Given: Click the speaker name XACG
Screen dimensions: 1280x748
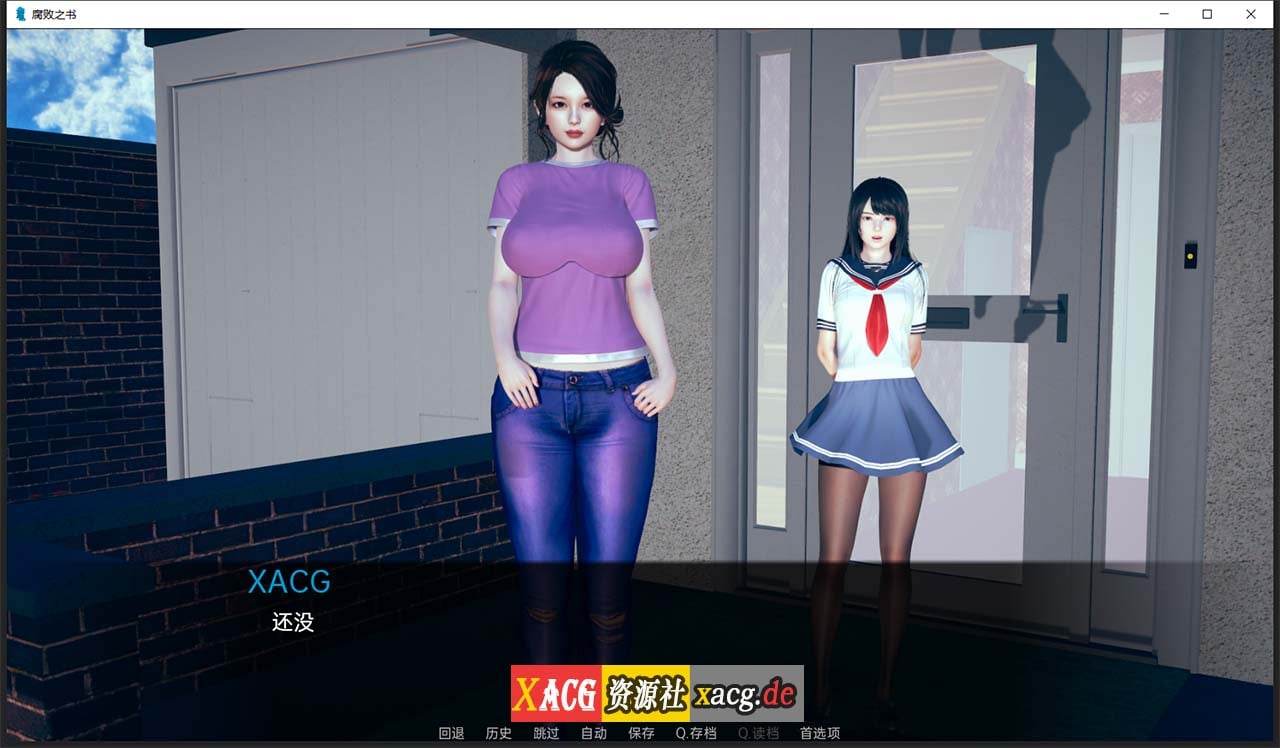Looking at the screenshot, I should coord(289,583).
